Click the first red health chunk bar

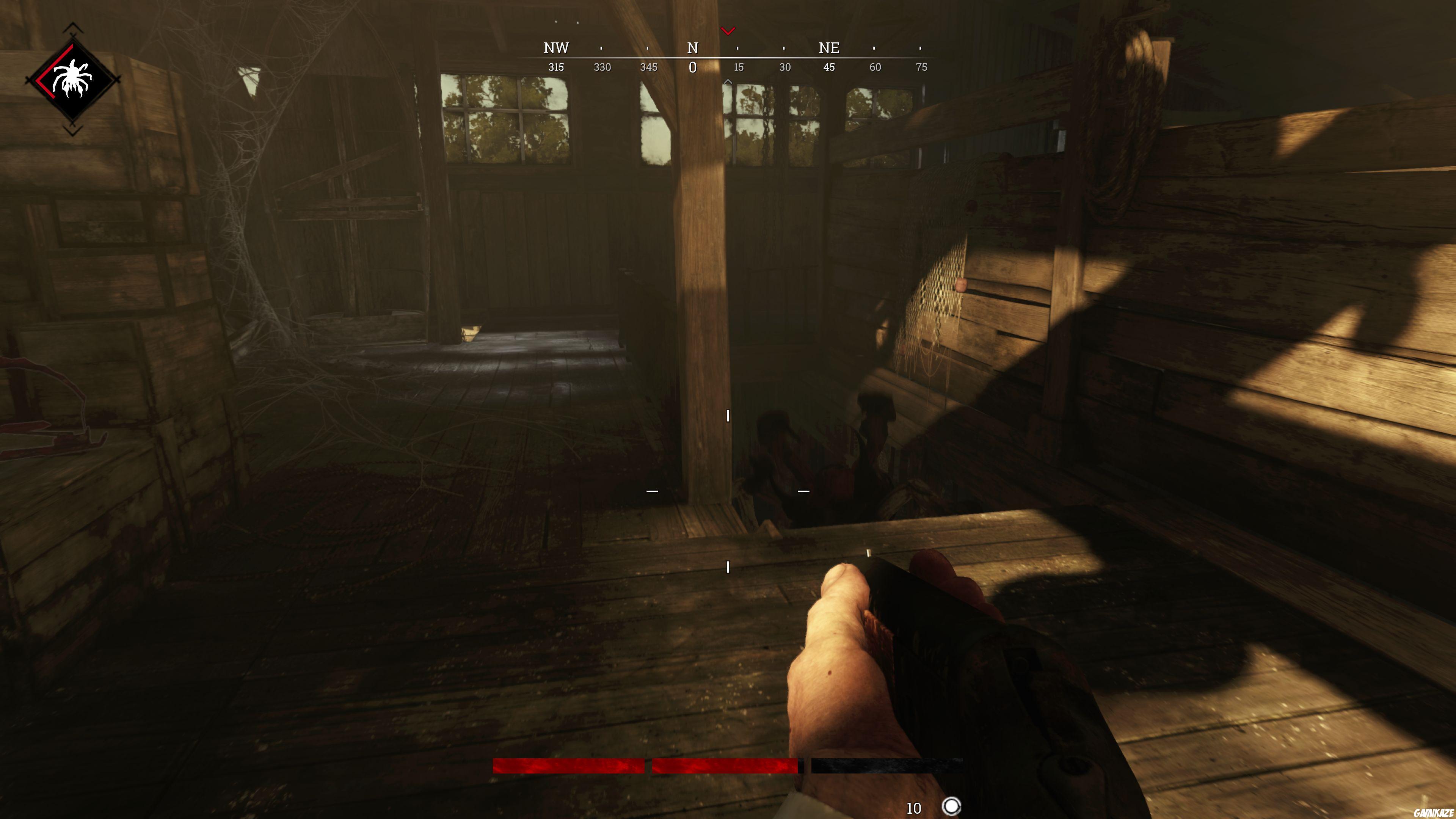point(568,766)
